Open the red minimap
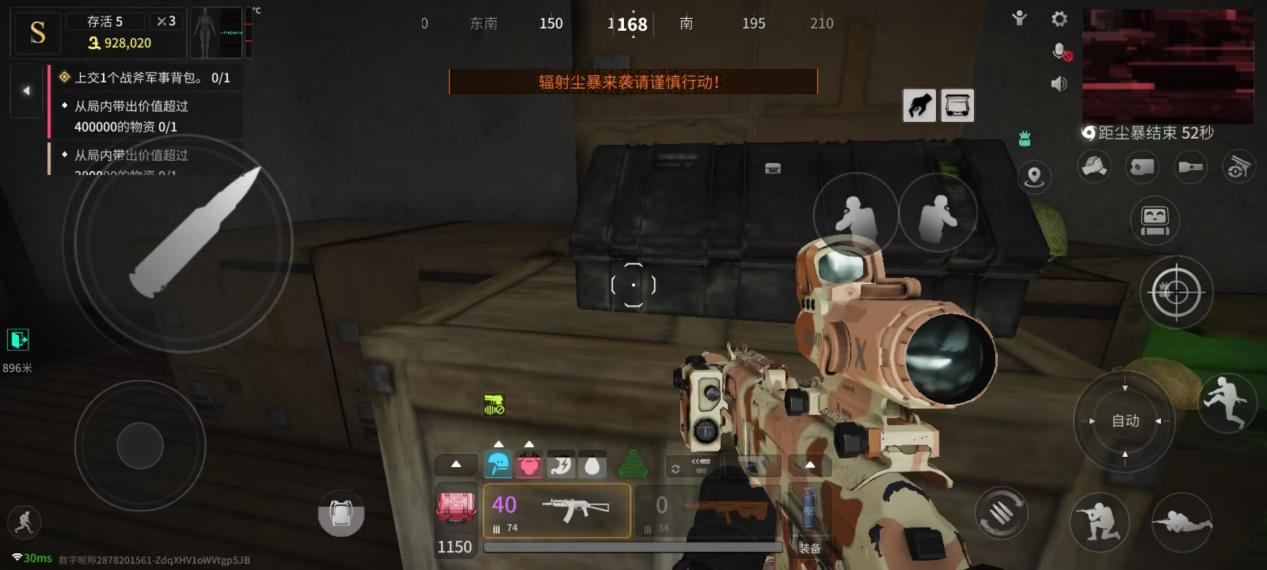 1168,66
